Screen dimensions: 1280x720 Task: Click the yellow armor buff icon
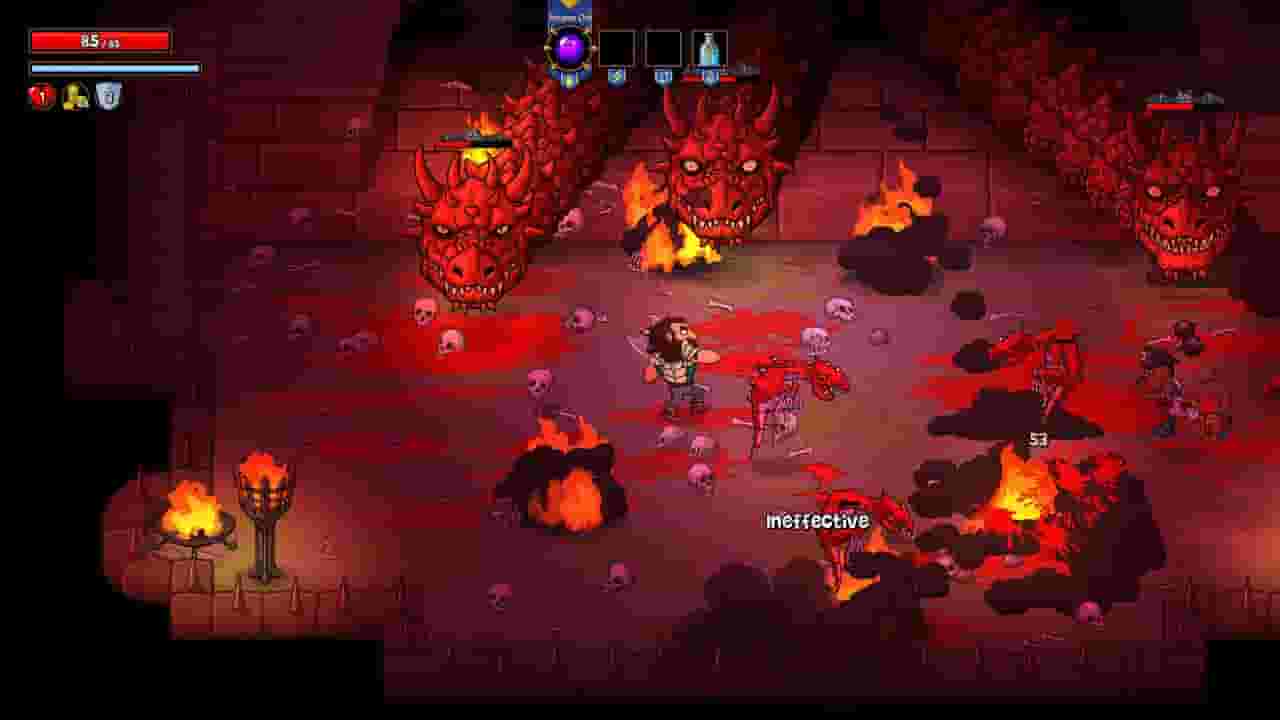coord(72,95)
